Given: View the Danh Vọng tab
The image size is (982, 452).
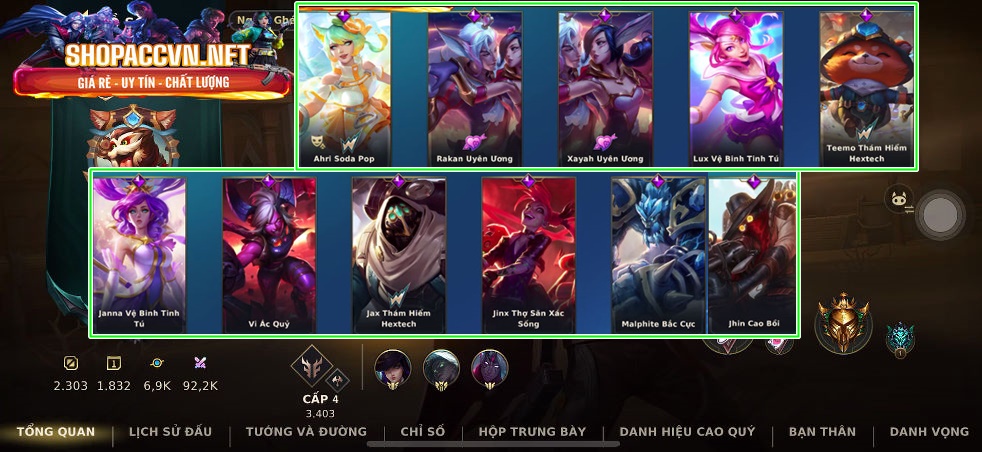Looking at the screenshot, I should pyautogui.click(x=929, y=432).
